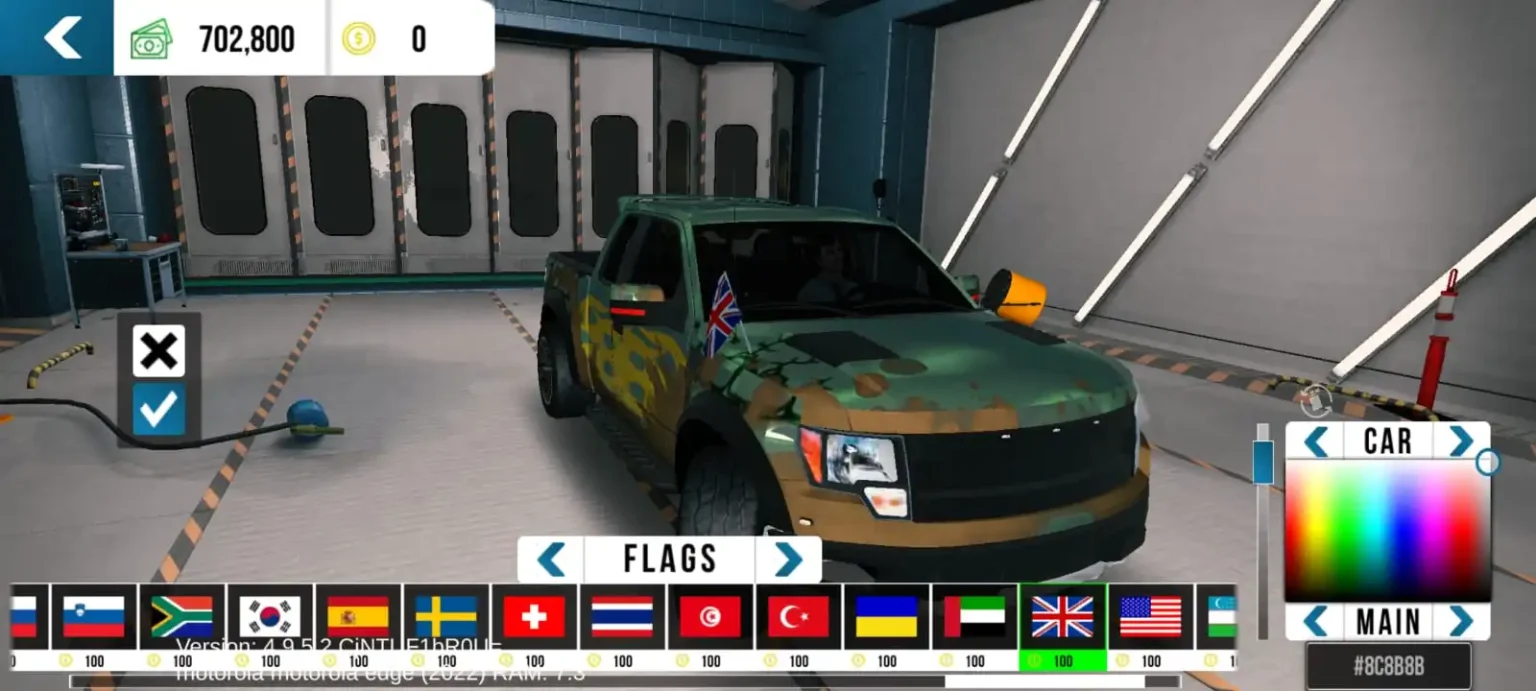This screenshot has height=691, width=1536.
Task: Select the Slovenia flag
Action: [94, 617]
